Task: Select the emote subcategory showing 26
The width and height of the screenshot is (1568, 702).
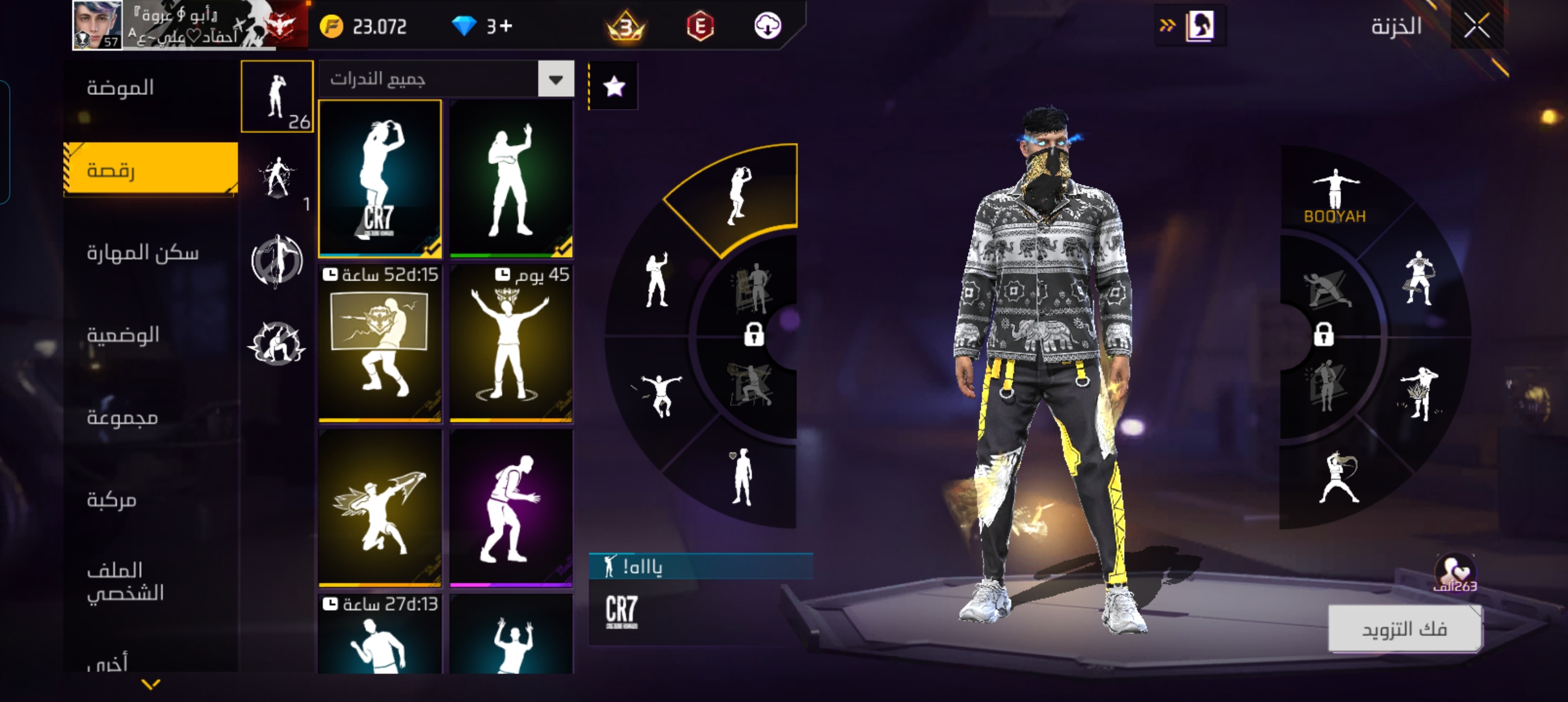Action: (x=278, y=97)
